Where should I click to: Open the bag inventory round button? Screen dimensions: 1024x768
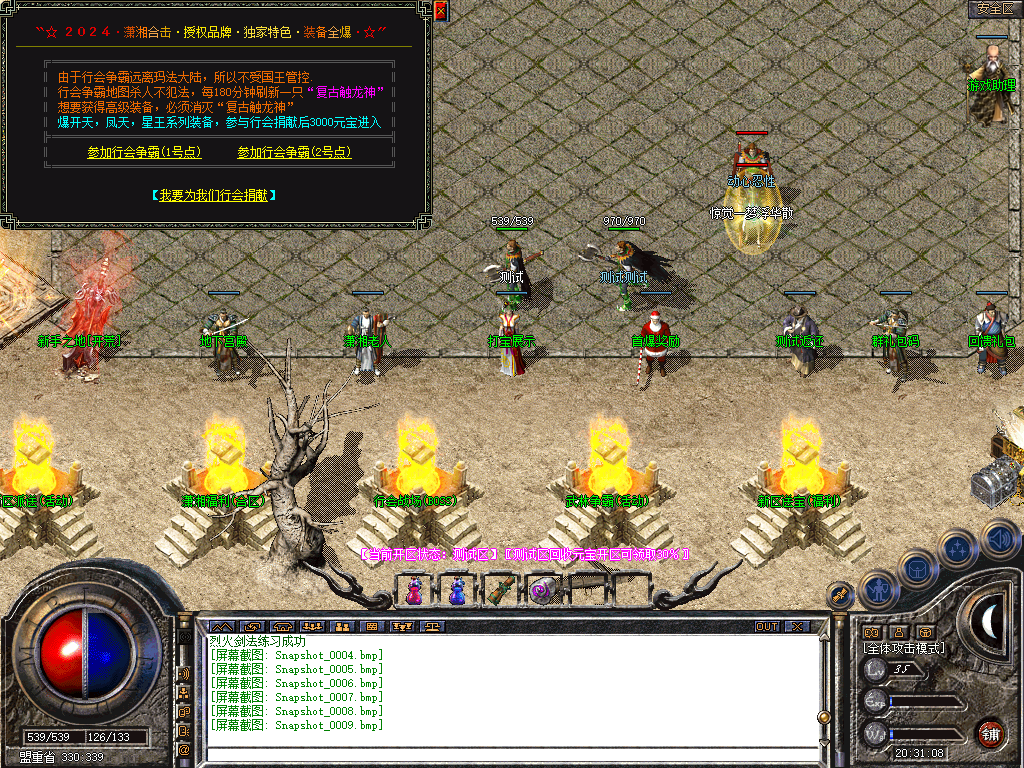pyautogui.click(x=917, y=568)
